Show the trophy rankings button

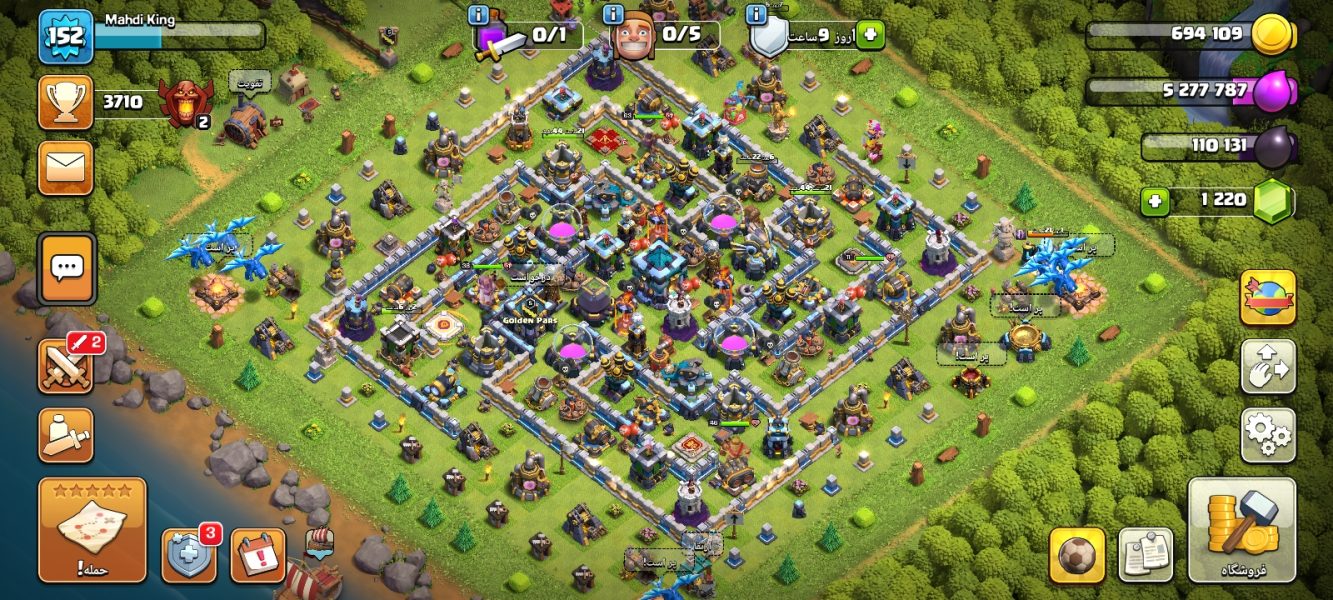pyautogui.click(x=66, y=102)
